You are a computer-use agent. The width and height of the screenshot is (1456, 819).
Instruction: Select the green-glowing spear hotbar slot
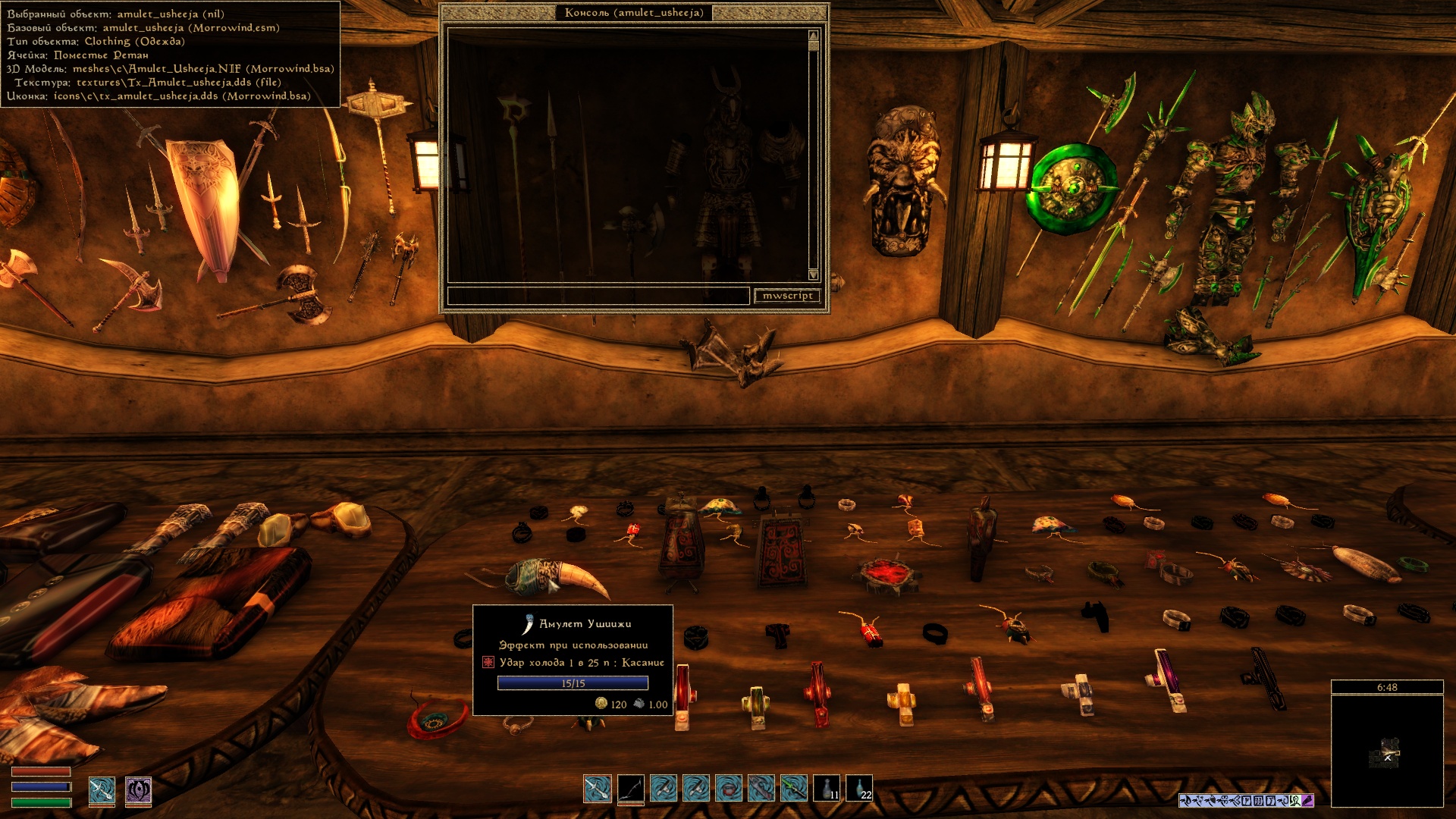click(x=794, y=789)
